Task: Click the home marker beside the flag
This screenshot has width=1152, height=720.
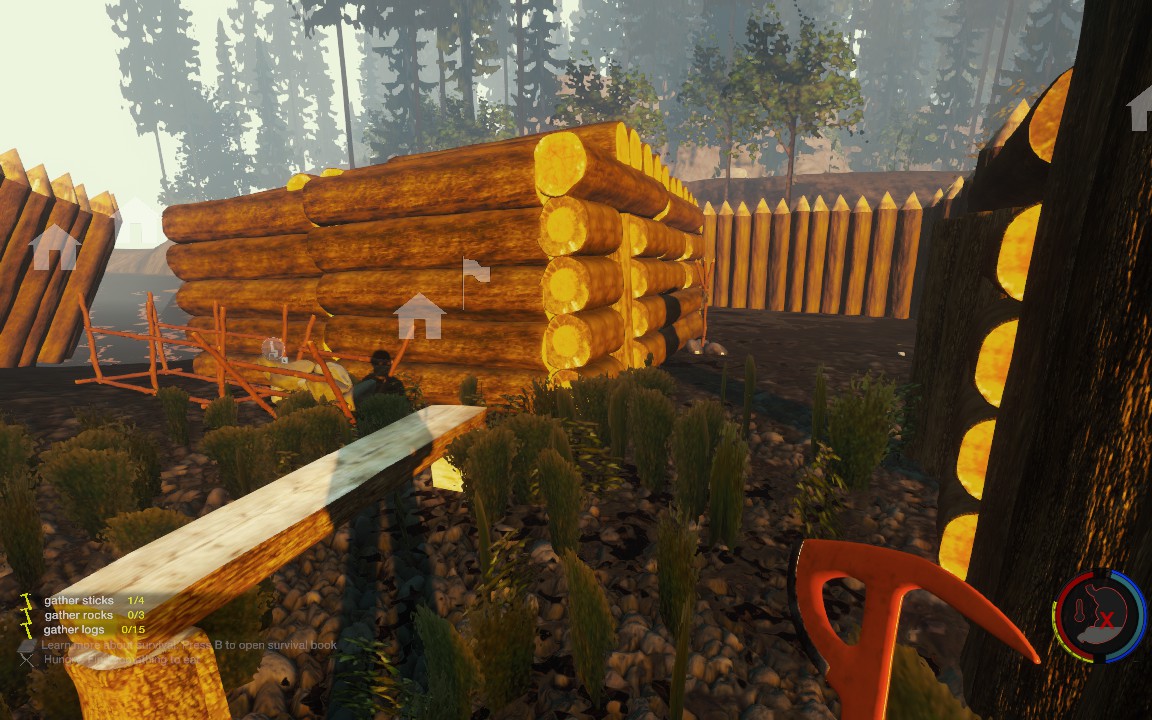Action: pos(419,316)
